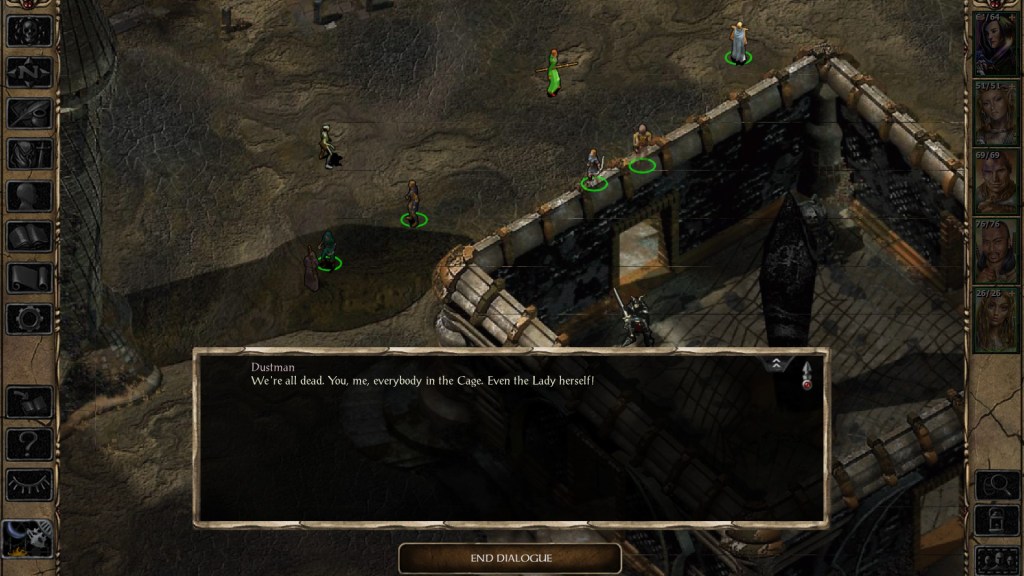
Task: Open the priest scroll icon
Action: click(29, 278)
